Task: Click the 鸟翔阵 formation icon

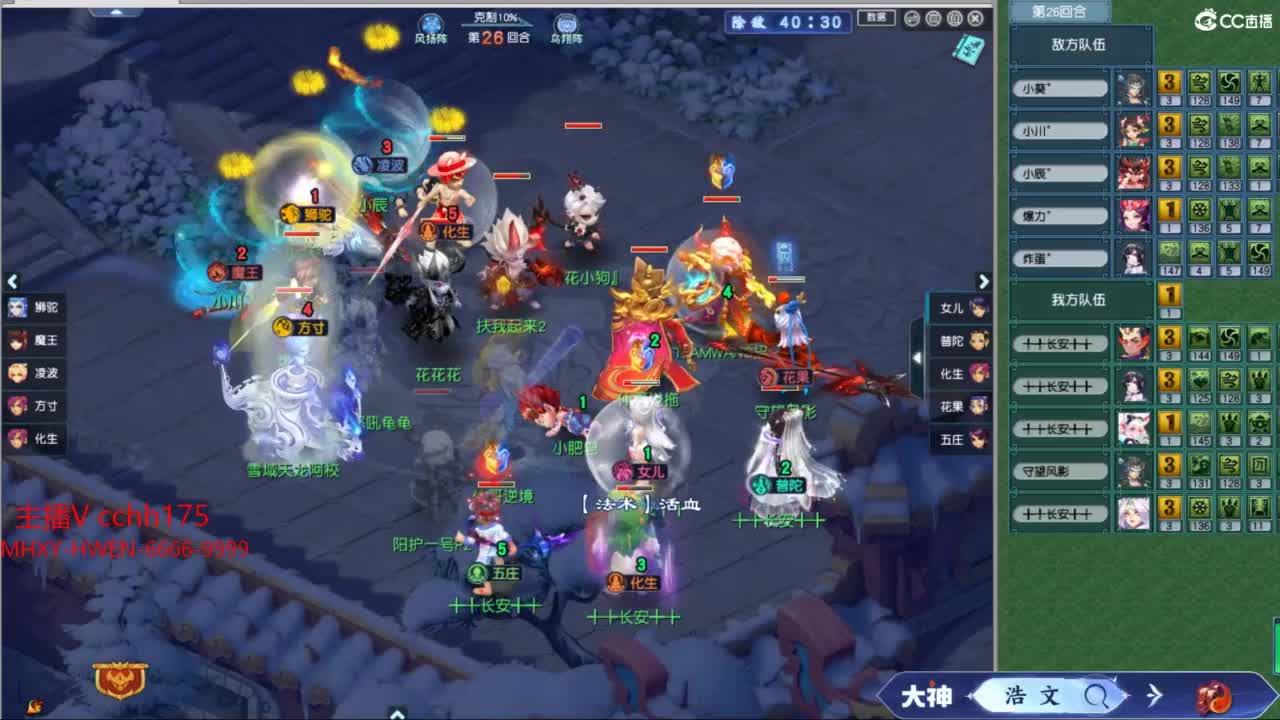Action: pyautogui.click(x=567, y=22)
